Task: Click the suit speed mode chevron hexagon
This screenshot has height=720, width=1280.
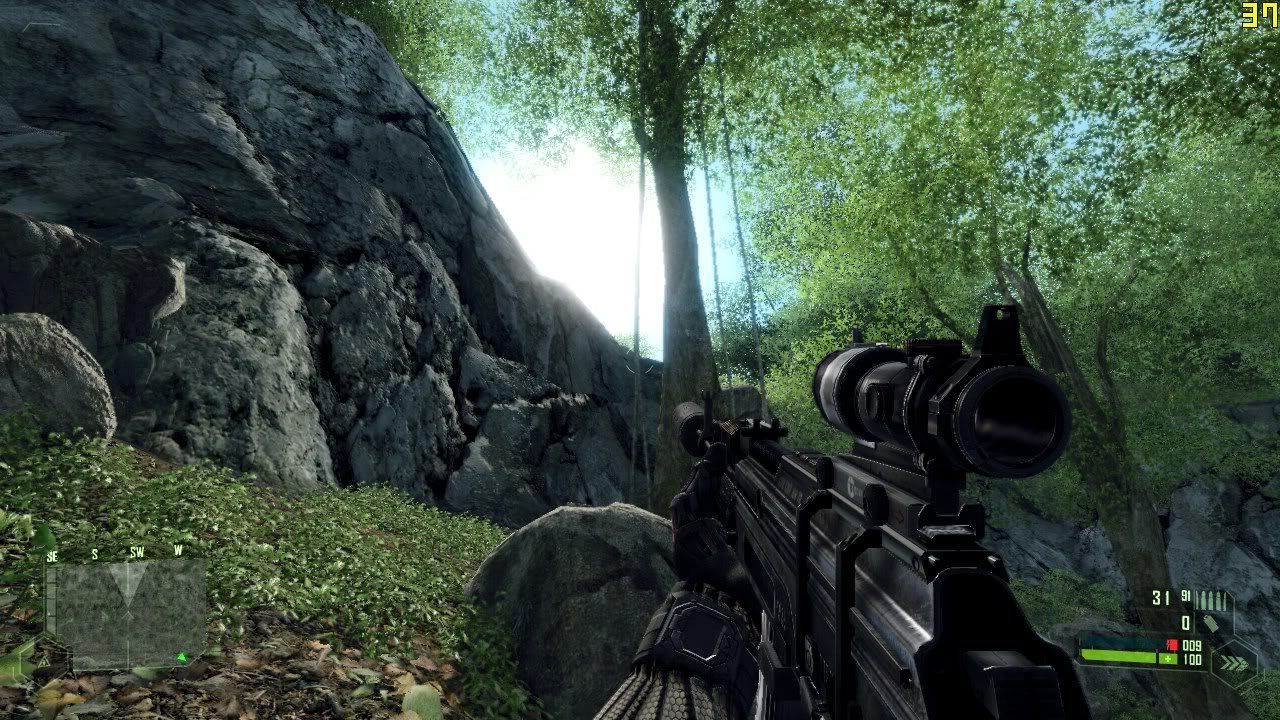Action: tap(1233, 661)
